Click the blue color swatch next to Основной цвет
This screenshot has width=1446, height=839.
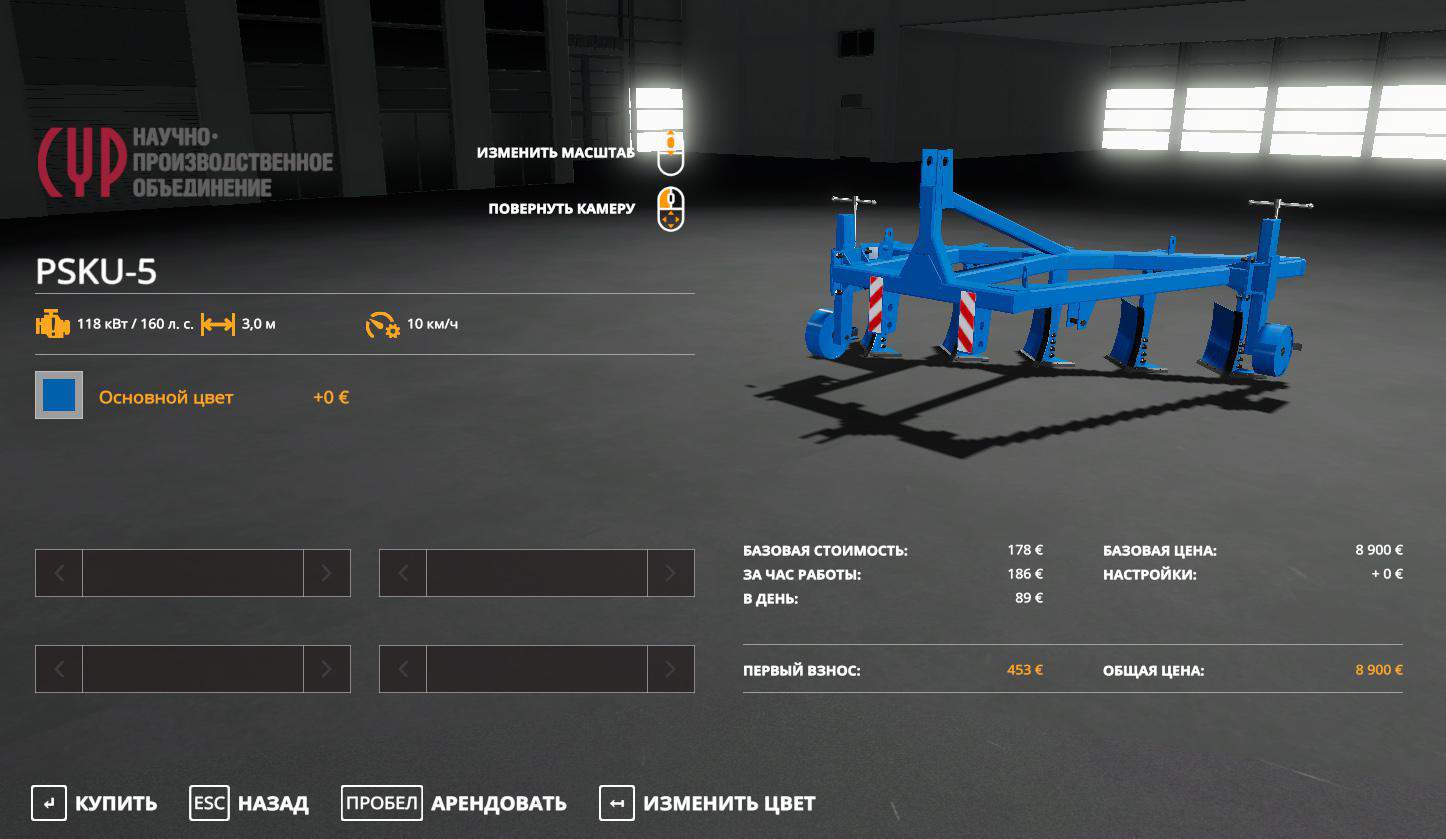coord(58,394)
